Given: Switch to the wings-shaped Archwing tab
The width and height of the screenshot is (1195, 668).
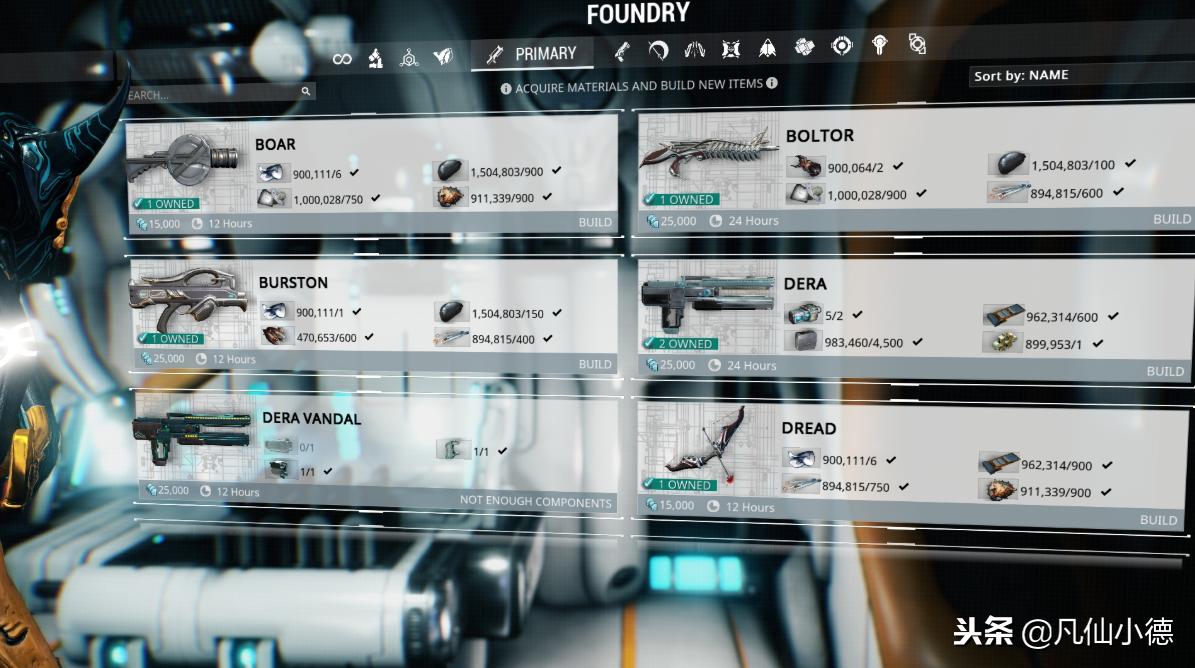Looking at the screenshot, I should coord(694,48).
